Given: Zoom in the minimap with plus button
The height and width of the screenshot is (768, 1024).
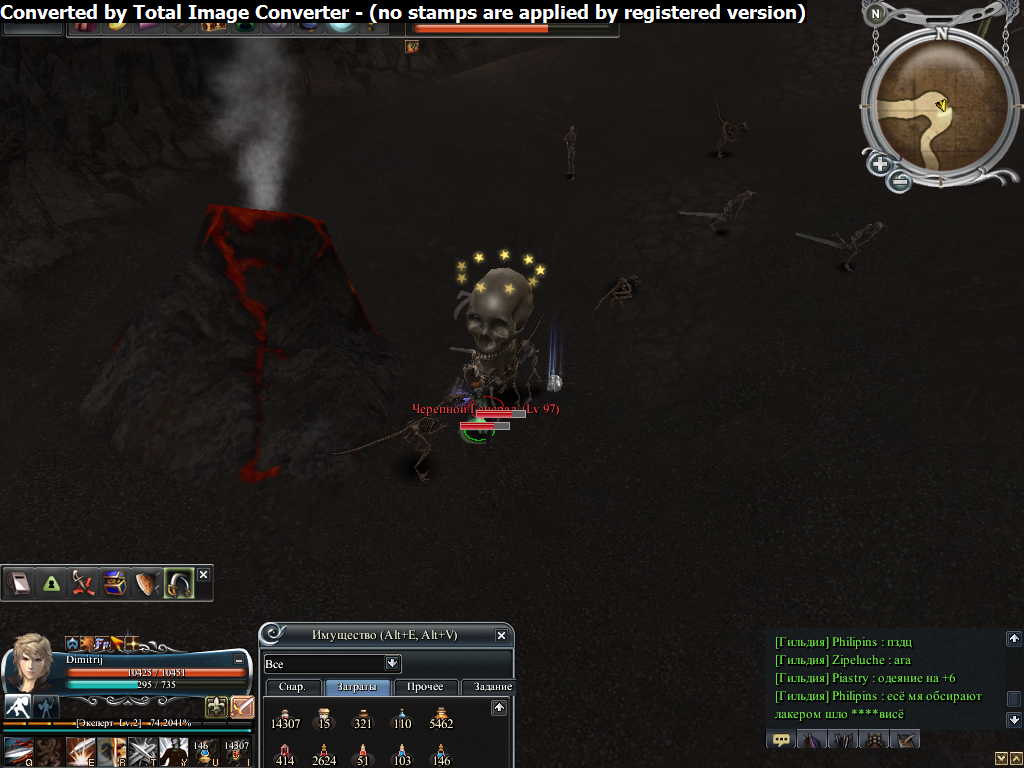Looking at the screenshot, I should tap(879, 164).
